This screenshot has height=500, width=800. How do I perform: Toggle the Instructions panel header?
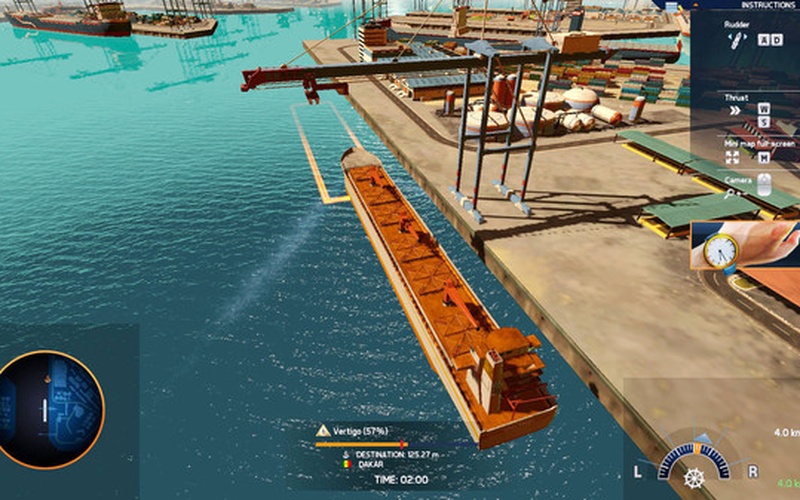point(762,5)
